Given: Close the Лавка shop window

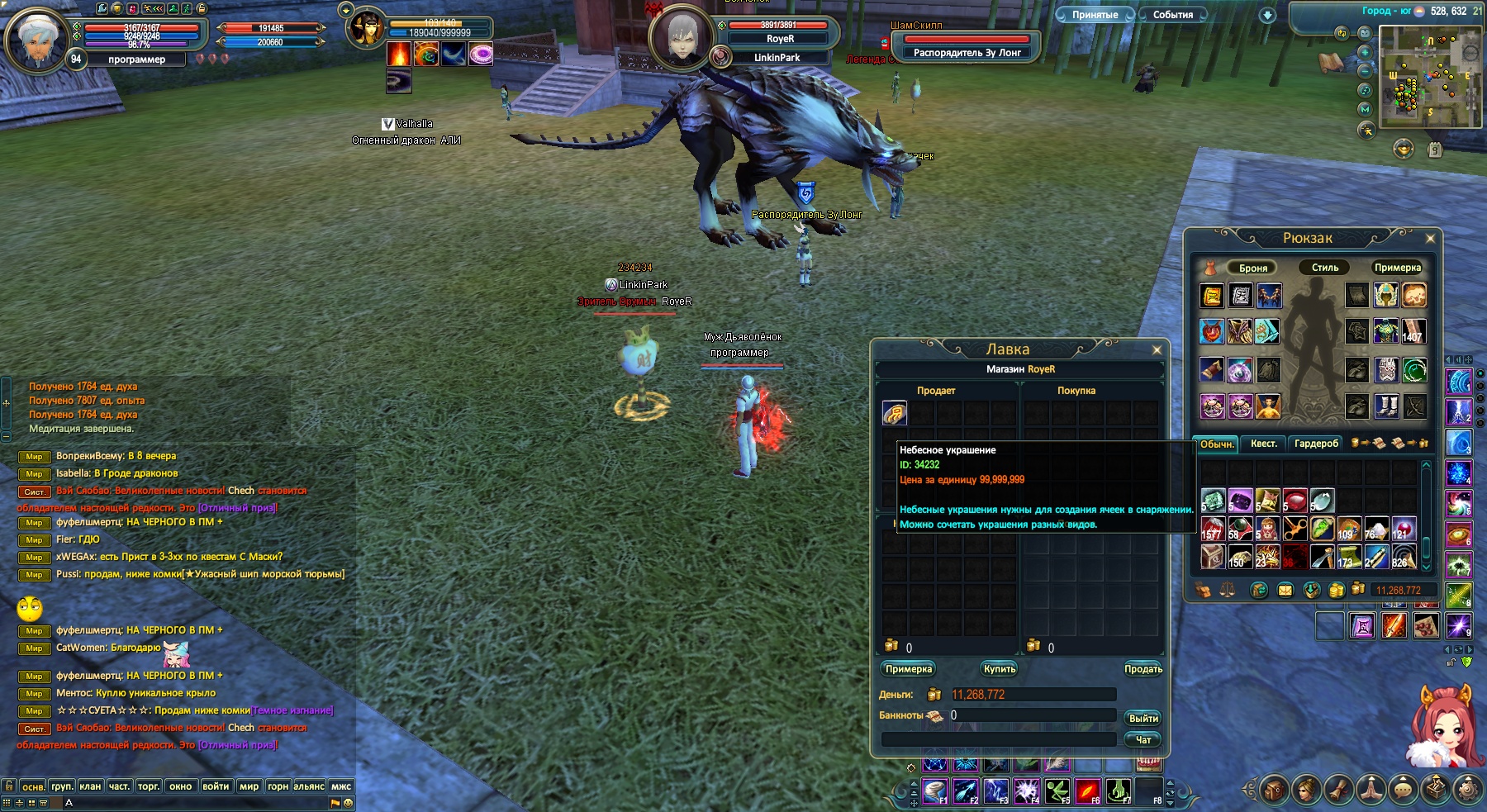Looking at the screenshot, I should pos(1157,350).
